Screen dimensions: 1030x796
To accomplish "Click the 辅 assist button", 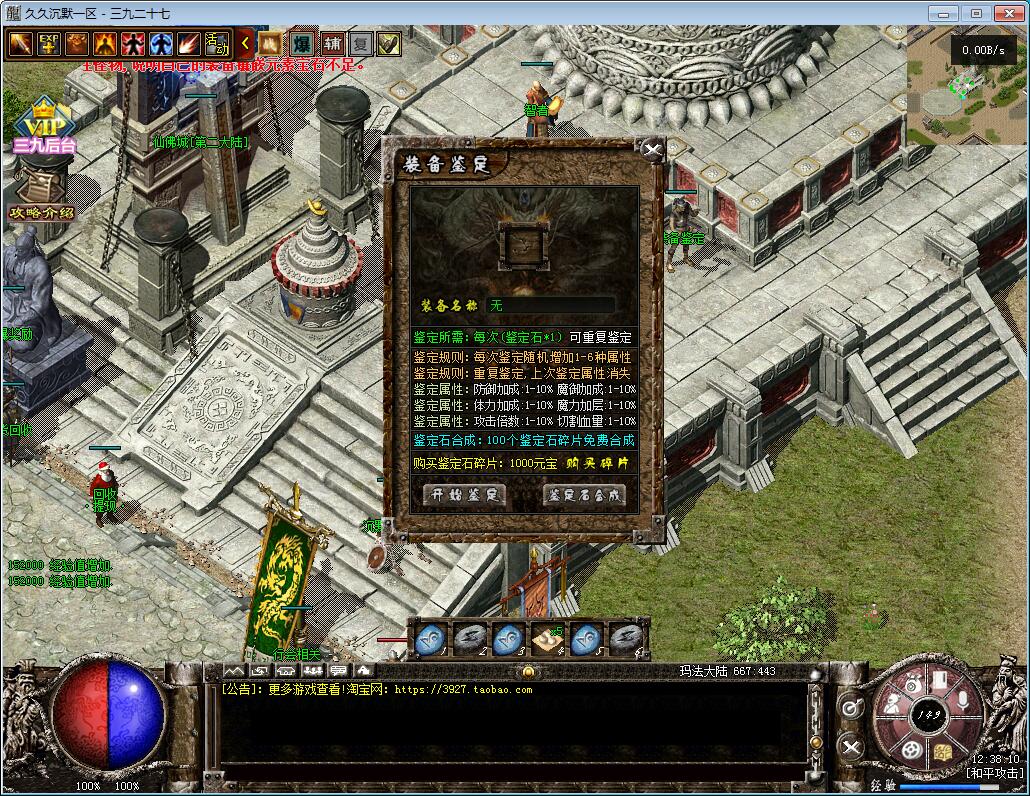I will click(332, 44).
